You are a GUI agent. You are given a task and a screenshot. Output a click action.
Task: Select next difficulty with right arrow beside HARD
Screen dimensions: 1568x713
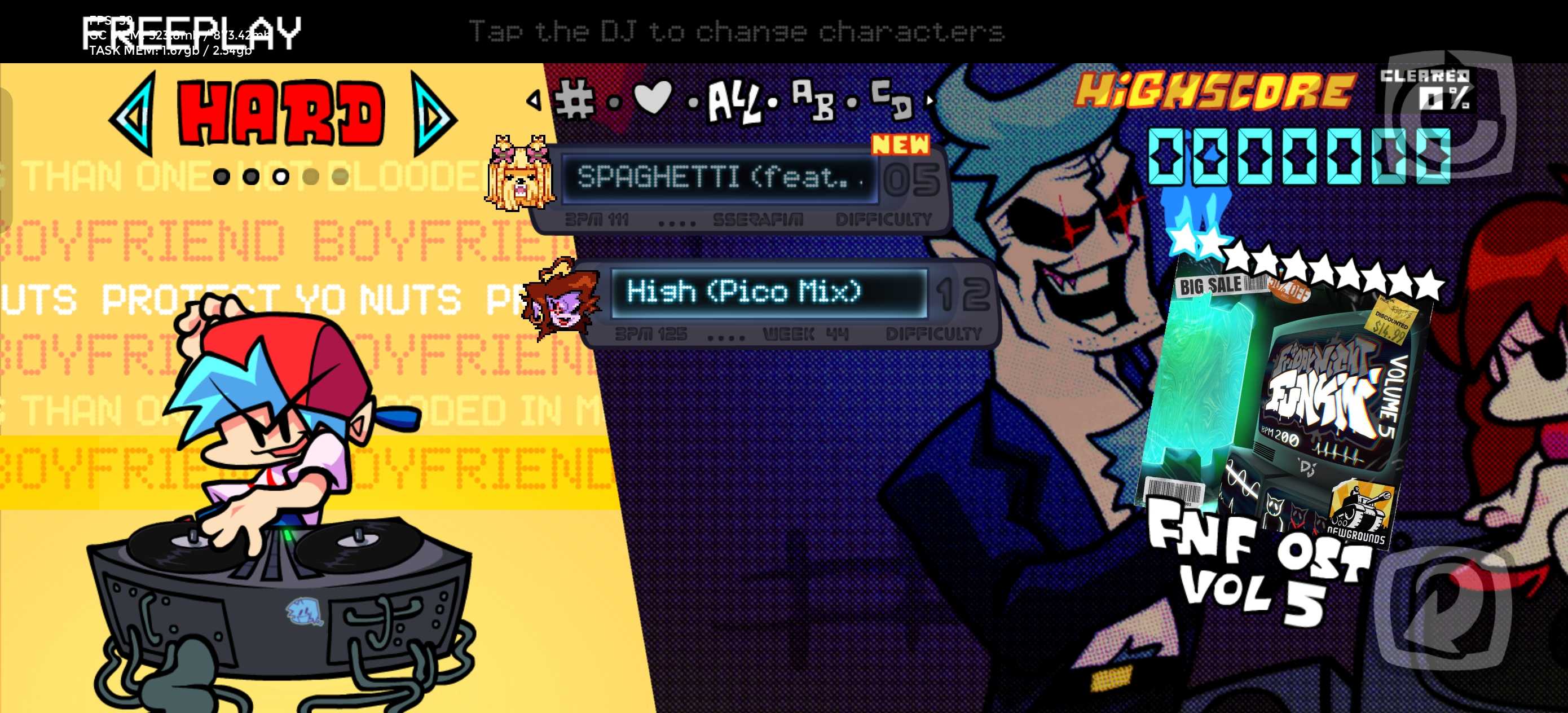(x=433, y=114)
